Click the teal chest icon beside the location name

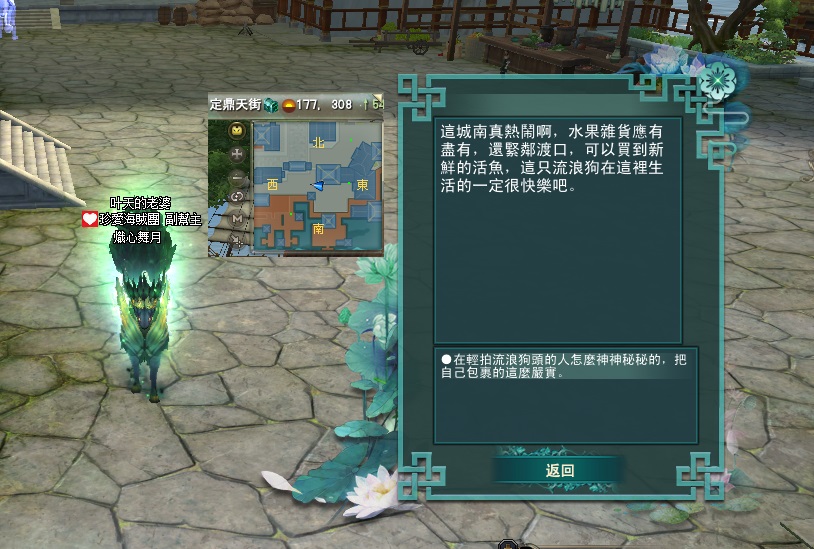pyautogui.click(x=270, y=104)
